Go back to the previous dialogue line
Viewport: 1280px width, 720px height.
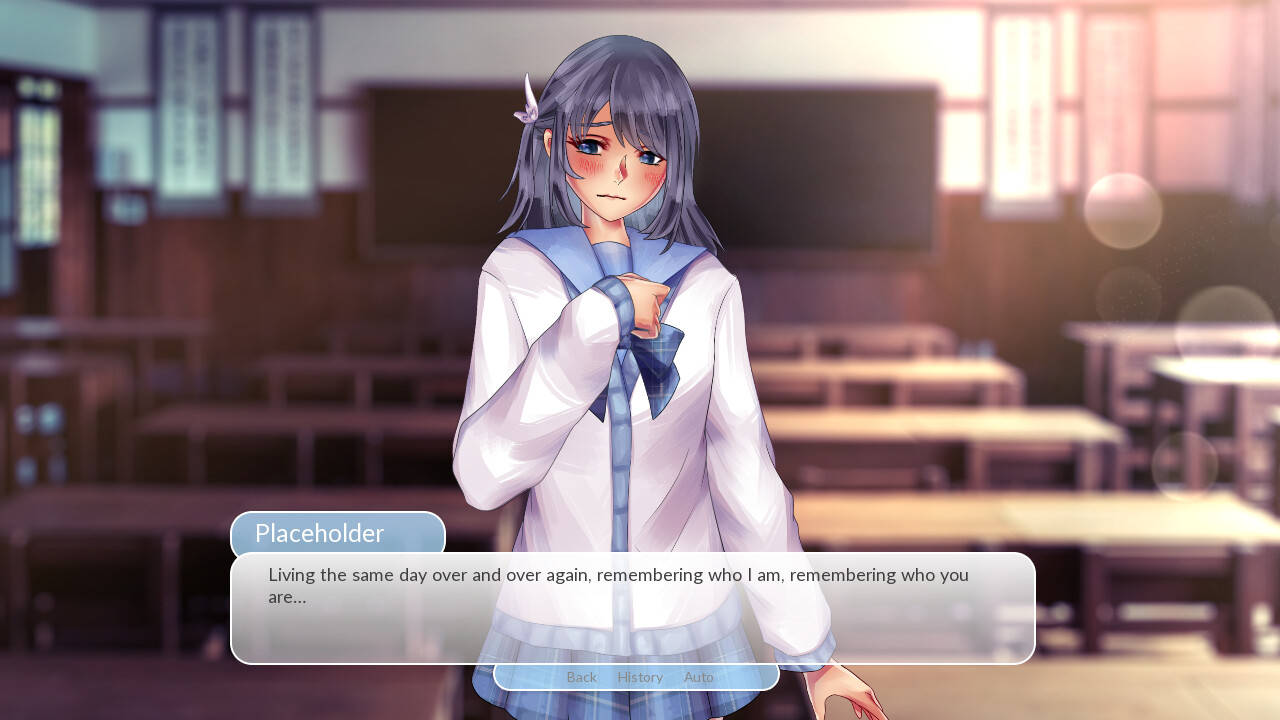pyautogui.click(x=581, y=677)
